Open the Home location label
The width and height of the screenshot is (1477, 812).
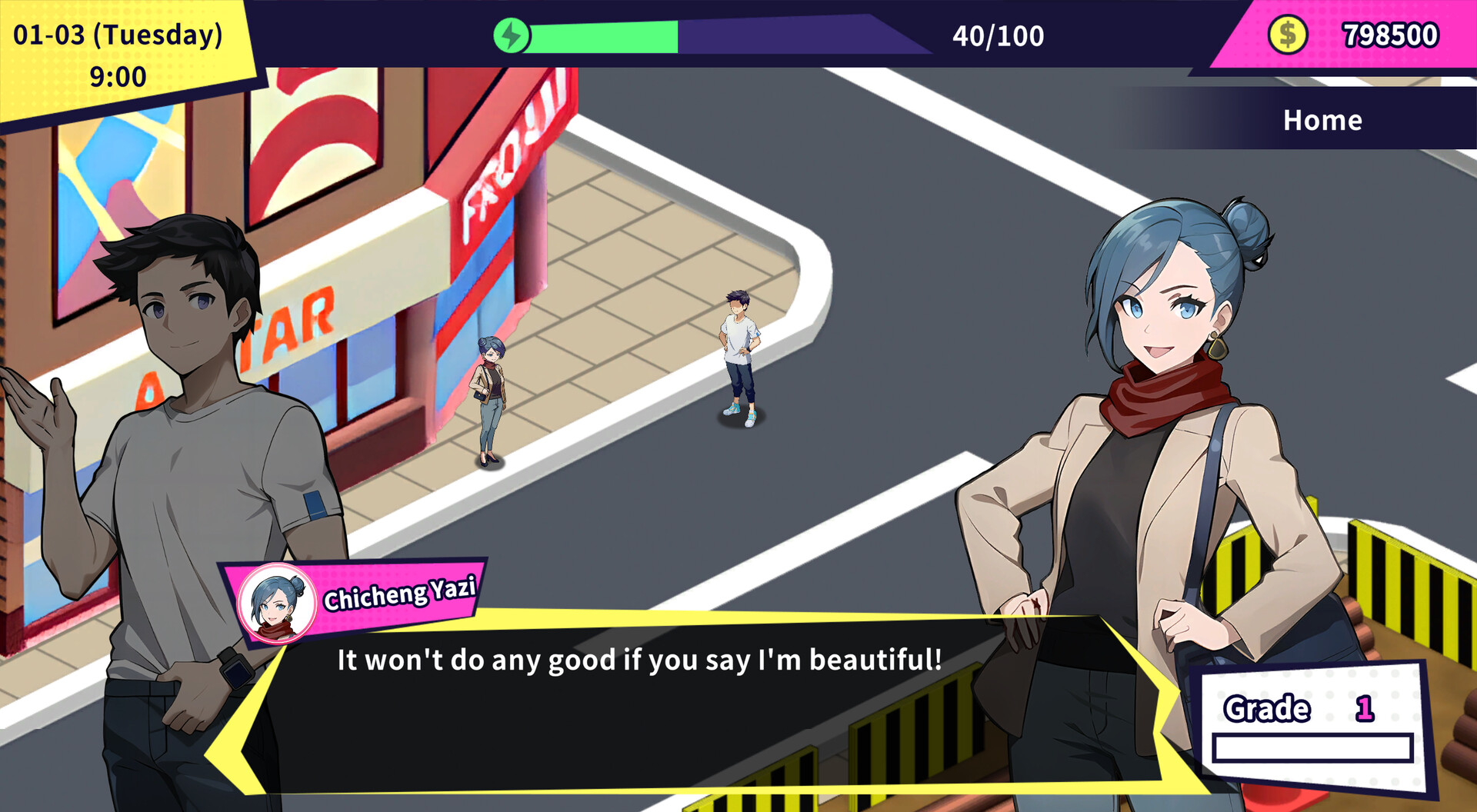click(x=1322, y=119)
